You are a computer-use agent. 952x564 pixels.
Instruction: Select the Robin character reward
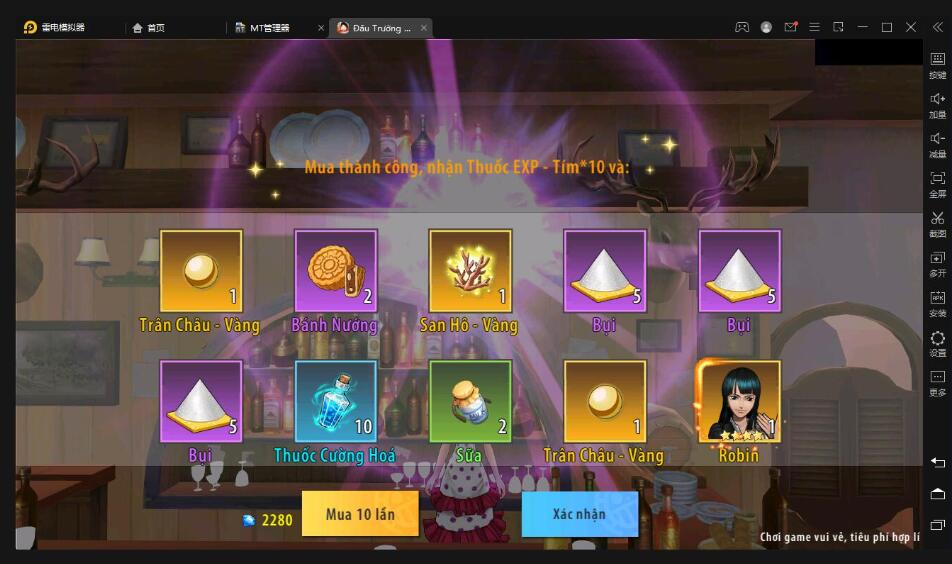tap(739, 402)
